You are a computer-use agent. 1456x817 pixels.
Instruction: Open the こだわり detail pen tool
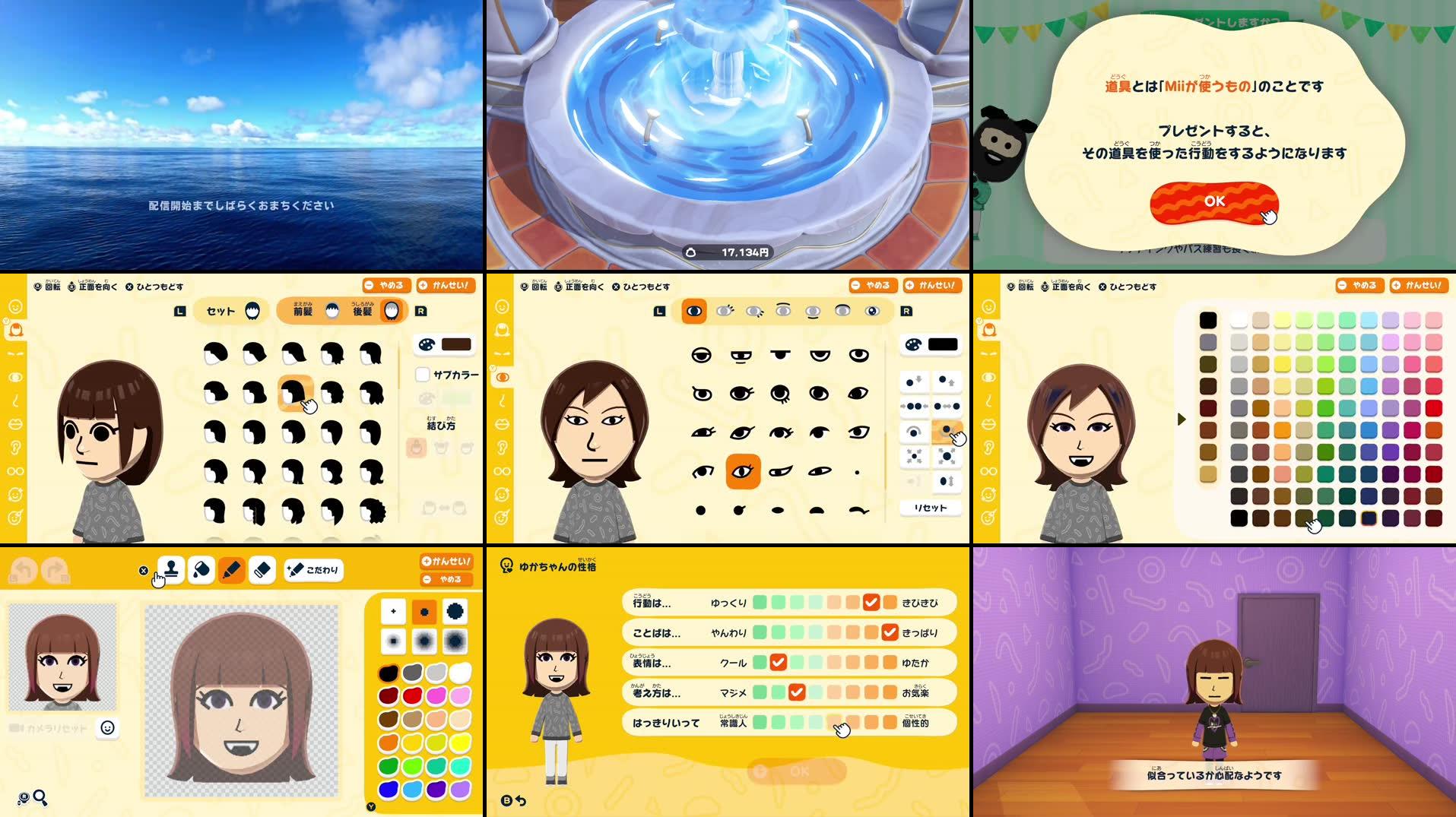pyautogui.click(x=312, y=569)
